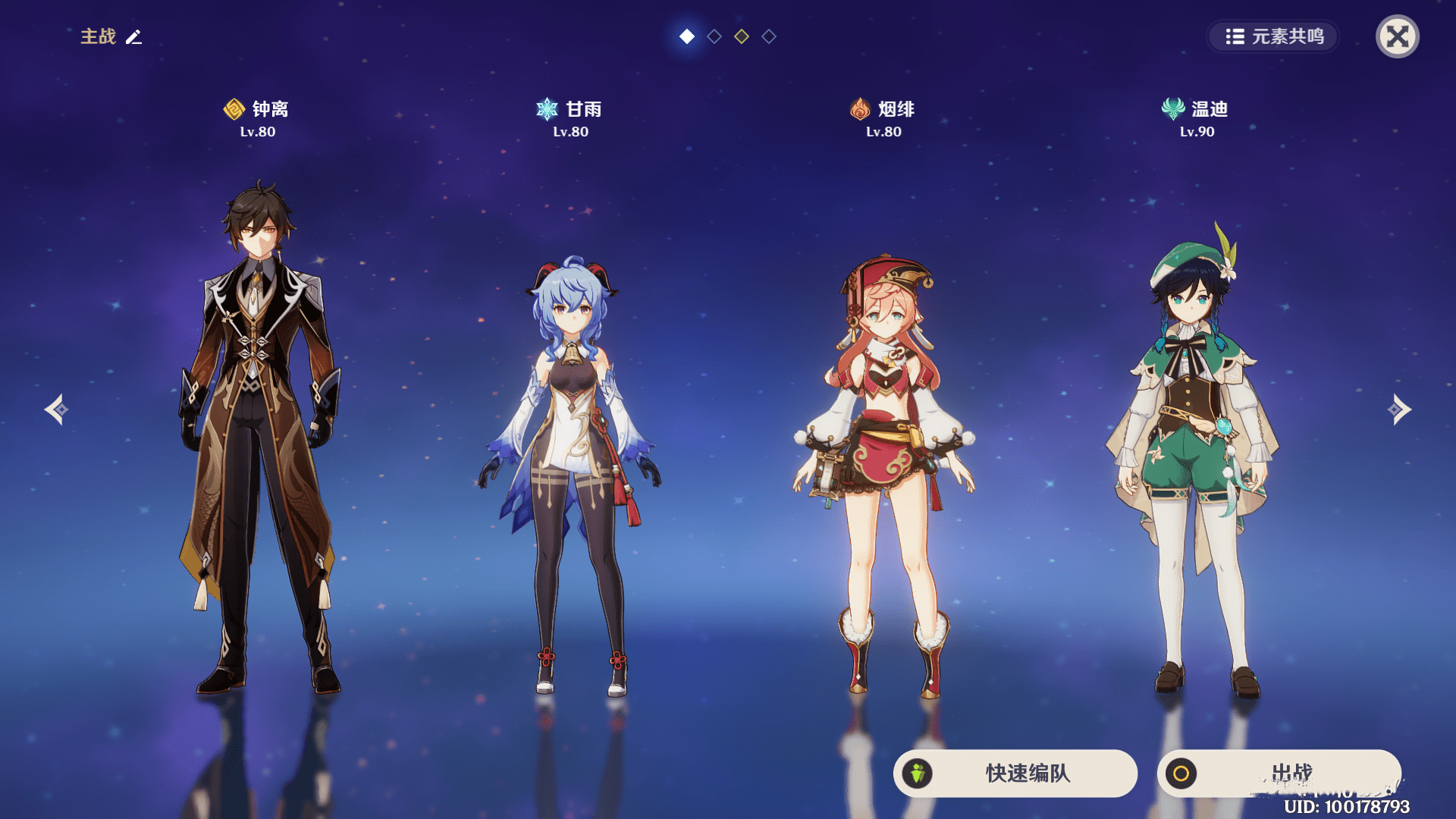Click the right arrow to browse parties
The height and width of the screenshot is (819, 1456).
tap(1400, 409)
